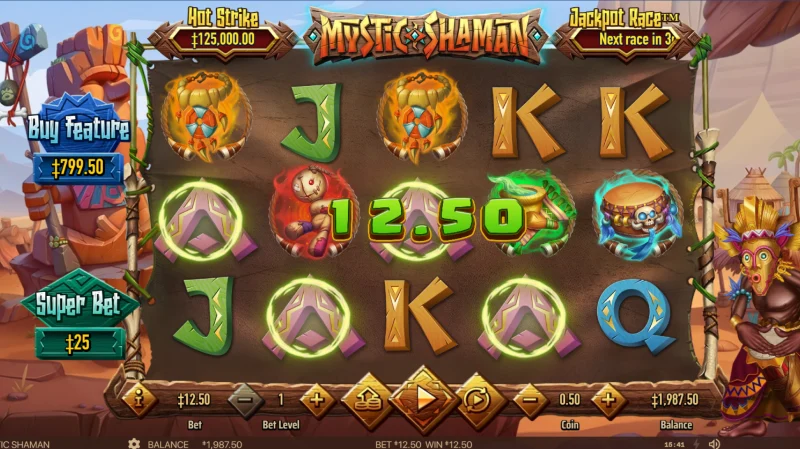The height and width of the screenshot is (449, 800).
Task: Open the info paytable button
Action: 140,401
